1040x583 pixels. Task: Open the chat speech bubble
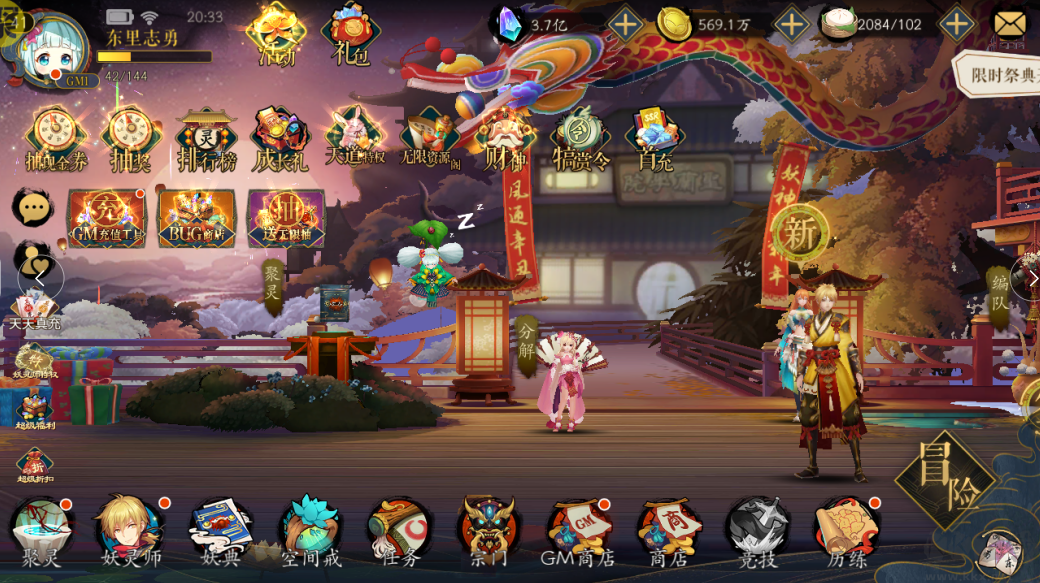[33, 207]
